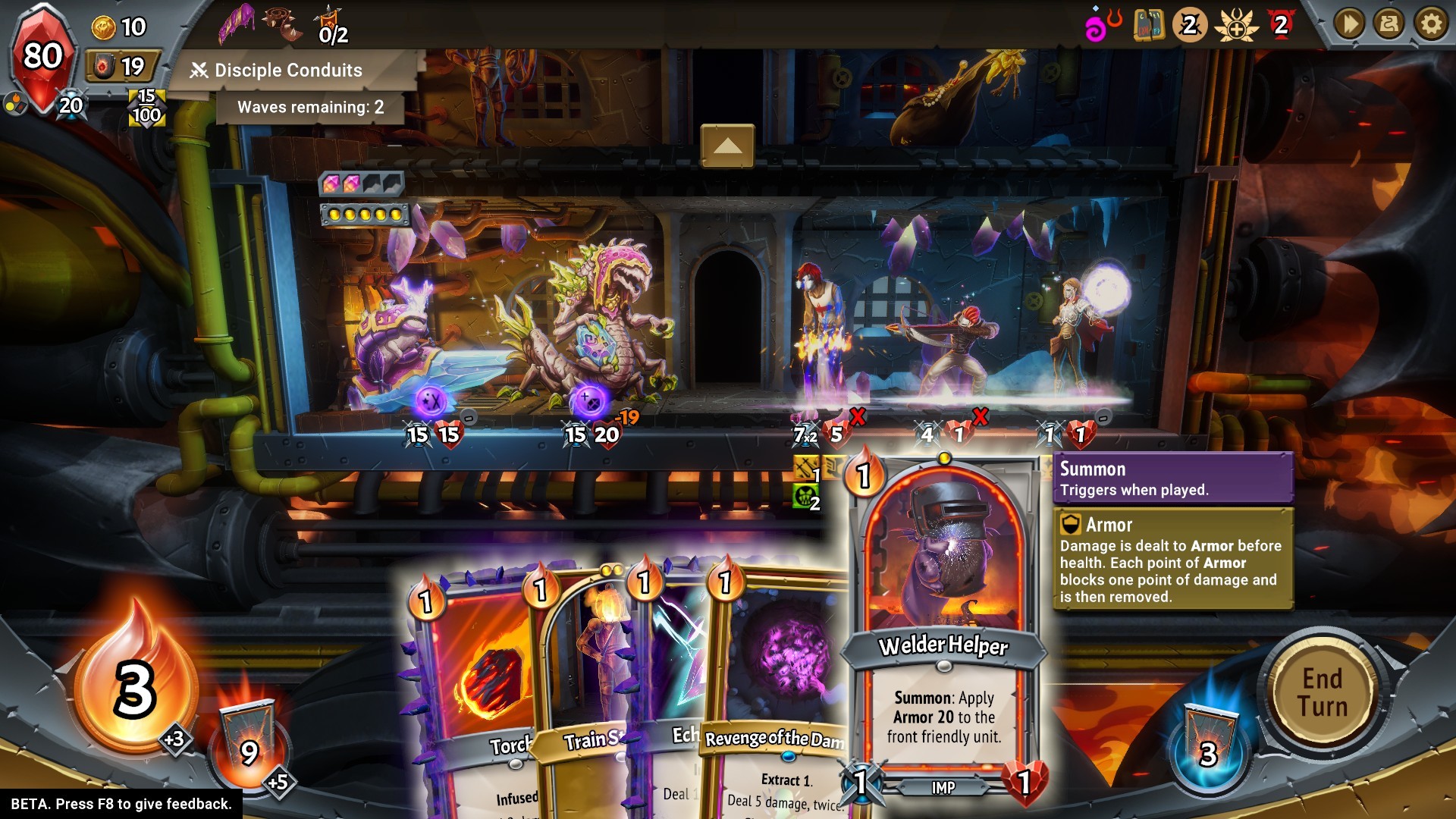Click the cracked stone tablet icon
This screenshot has height=819, width=1456.
[x=1149, y=25]
